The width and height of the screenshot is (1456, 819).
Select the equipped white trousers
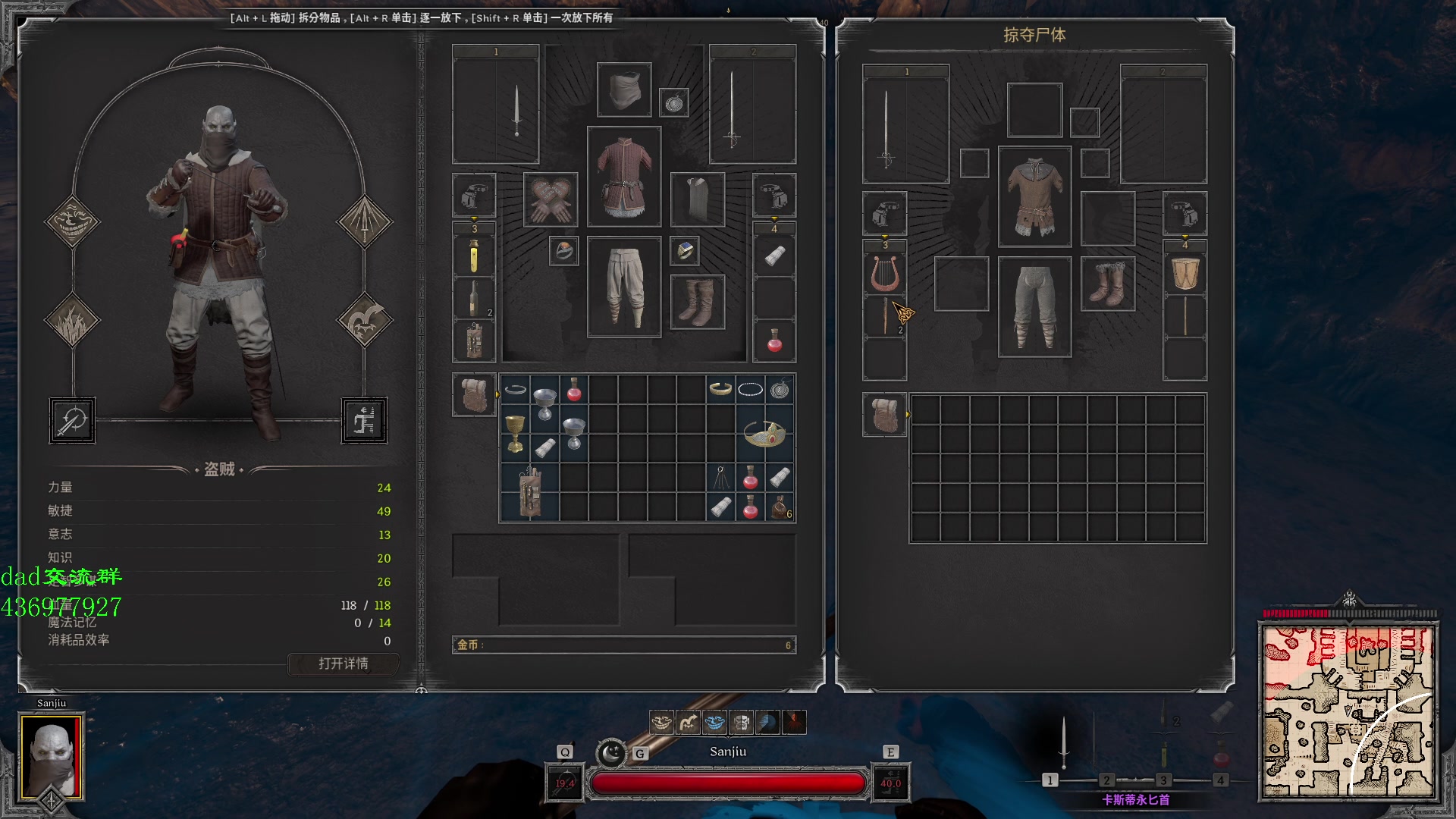pos(623,287)
